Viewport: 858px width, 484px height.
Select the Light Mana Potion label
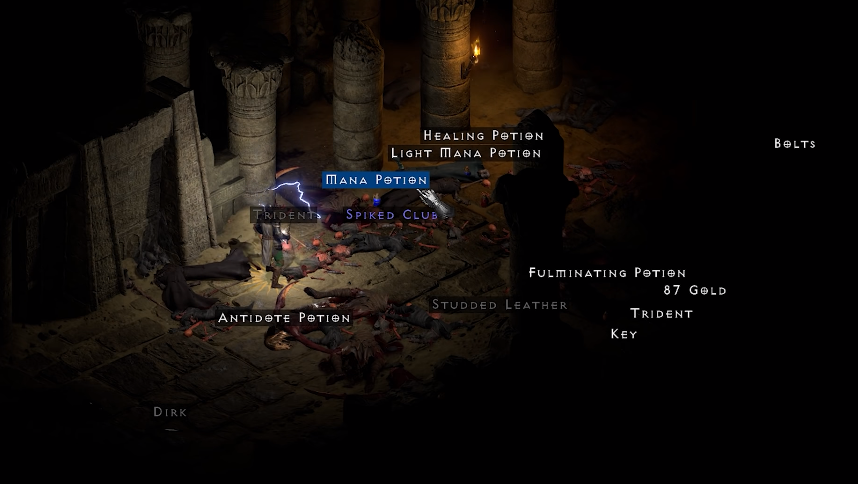pos(466,154)
